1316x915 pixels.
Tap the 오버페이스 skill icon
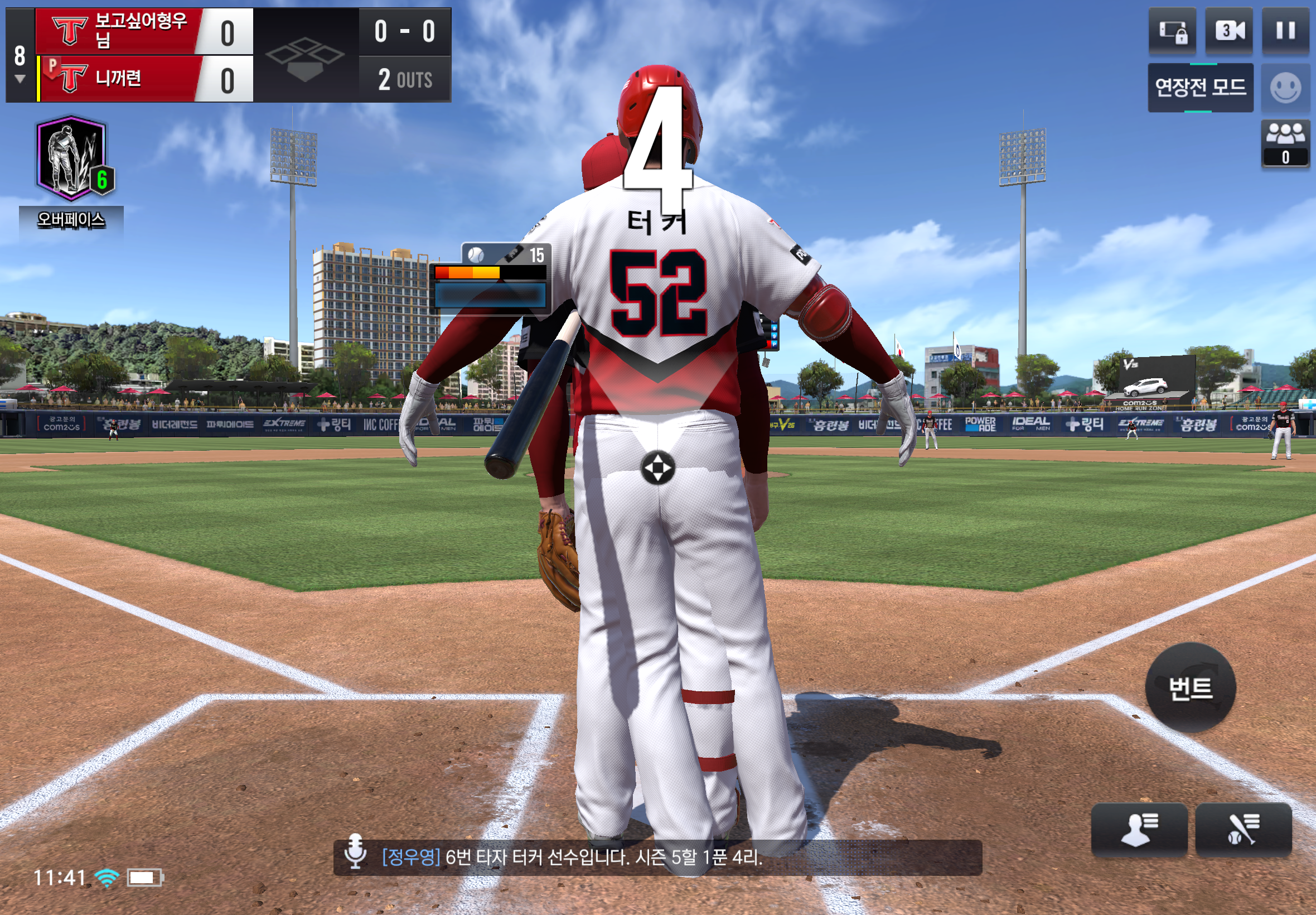(71, 159)
